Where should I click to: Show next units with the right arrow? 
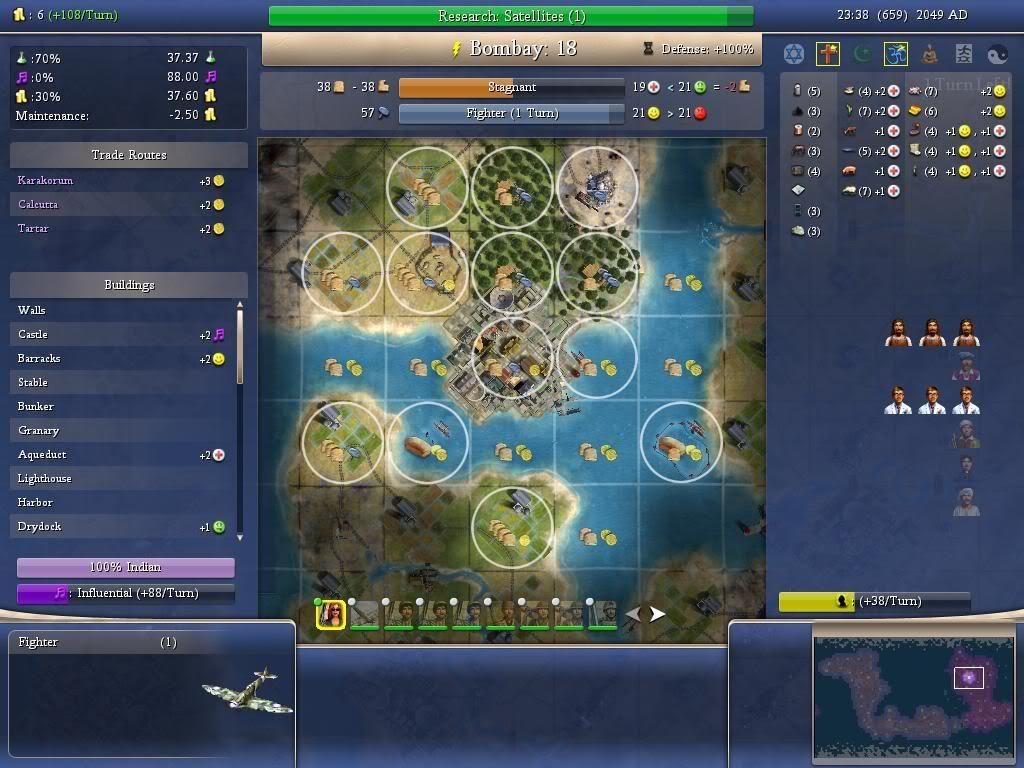[658, 614]
